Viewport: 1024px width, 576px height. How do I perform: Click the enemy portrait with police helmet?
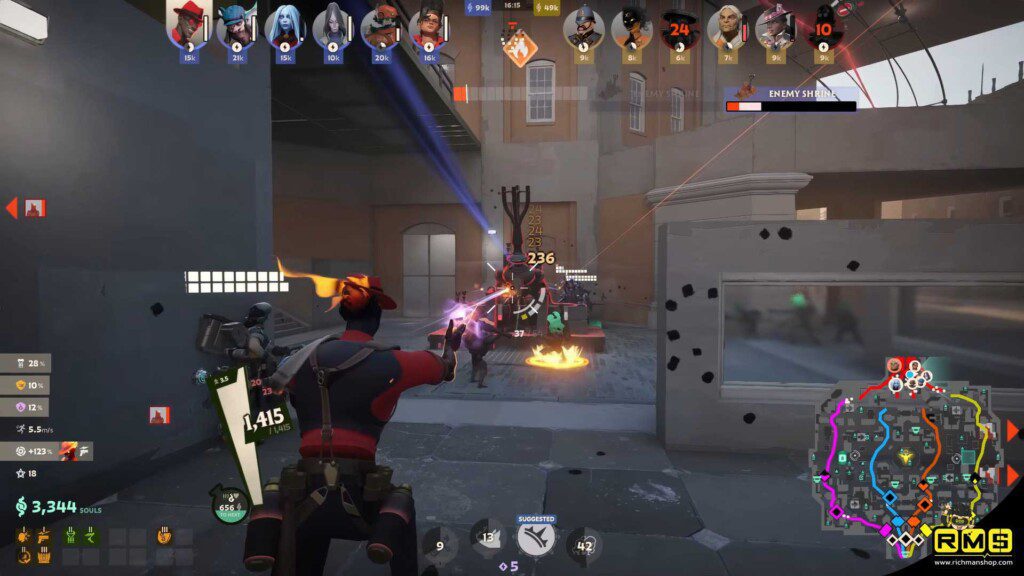point(583,27)
